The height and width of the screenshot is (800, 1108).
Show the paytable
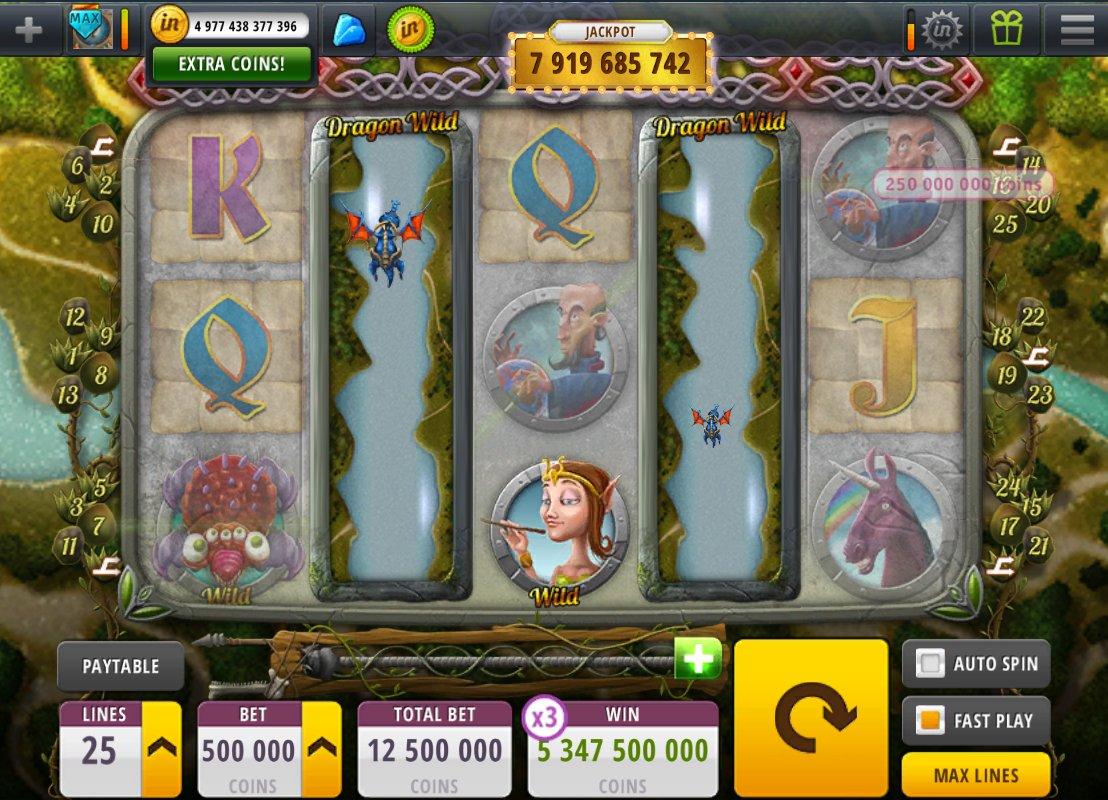point(120,666)
